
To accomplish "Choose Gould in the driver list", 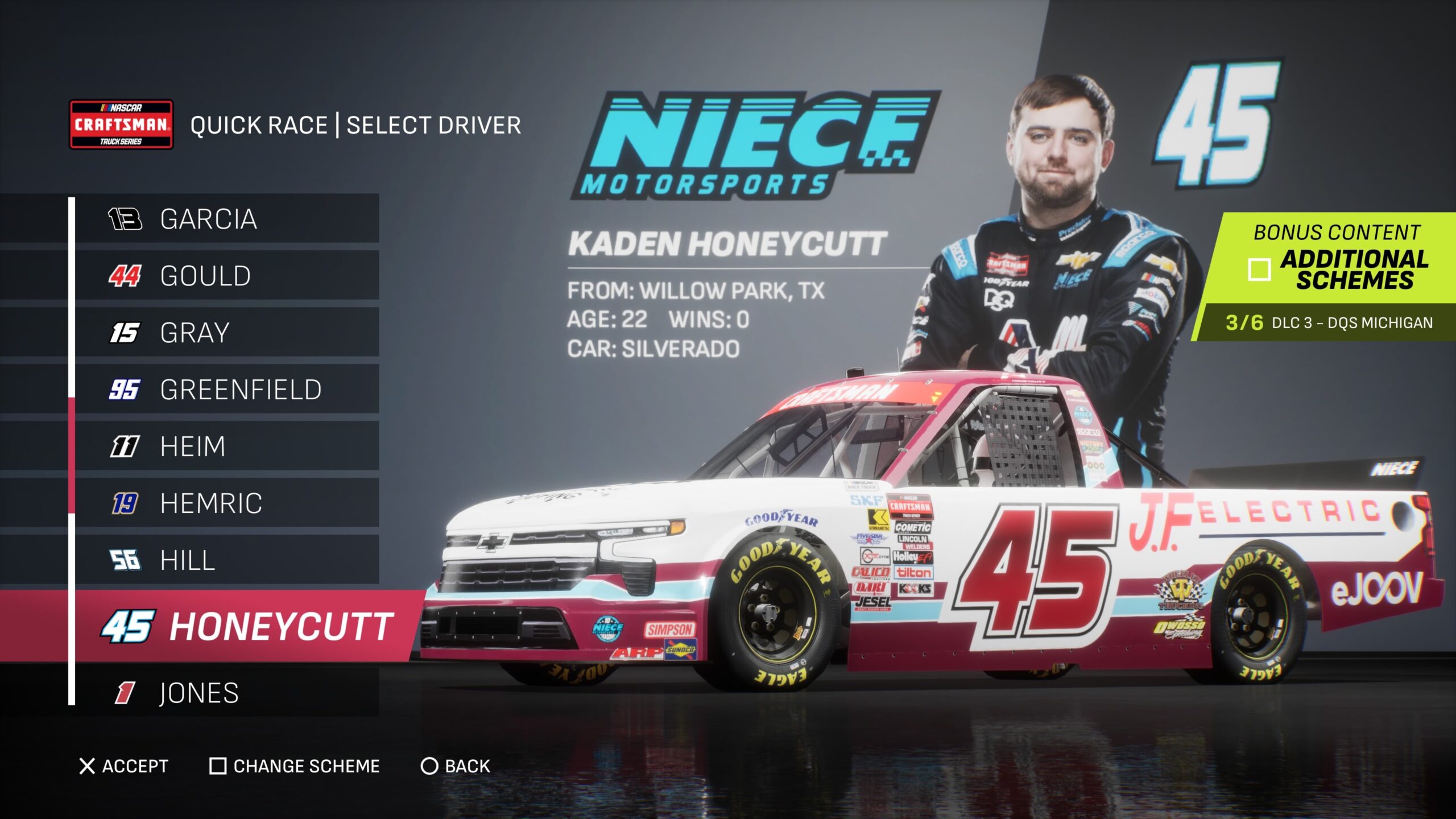I will point(227,276).
